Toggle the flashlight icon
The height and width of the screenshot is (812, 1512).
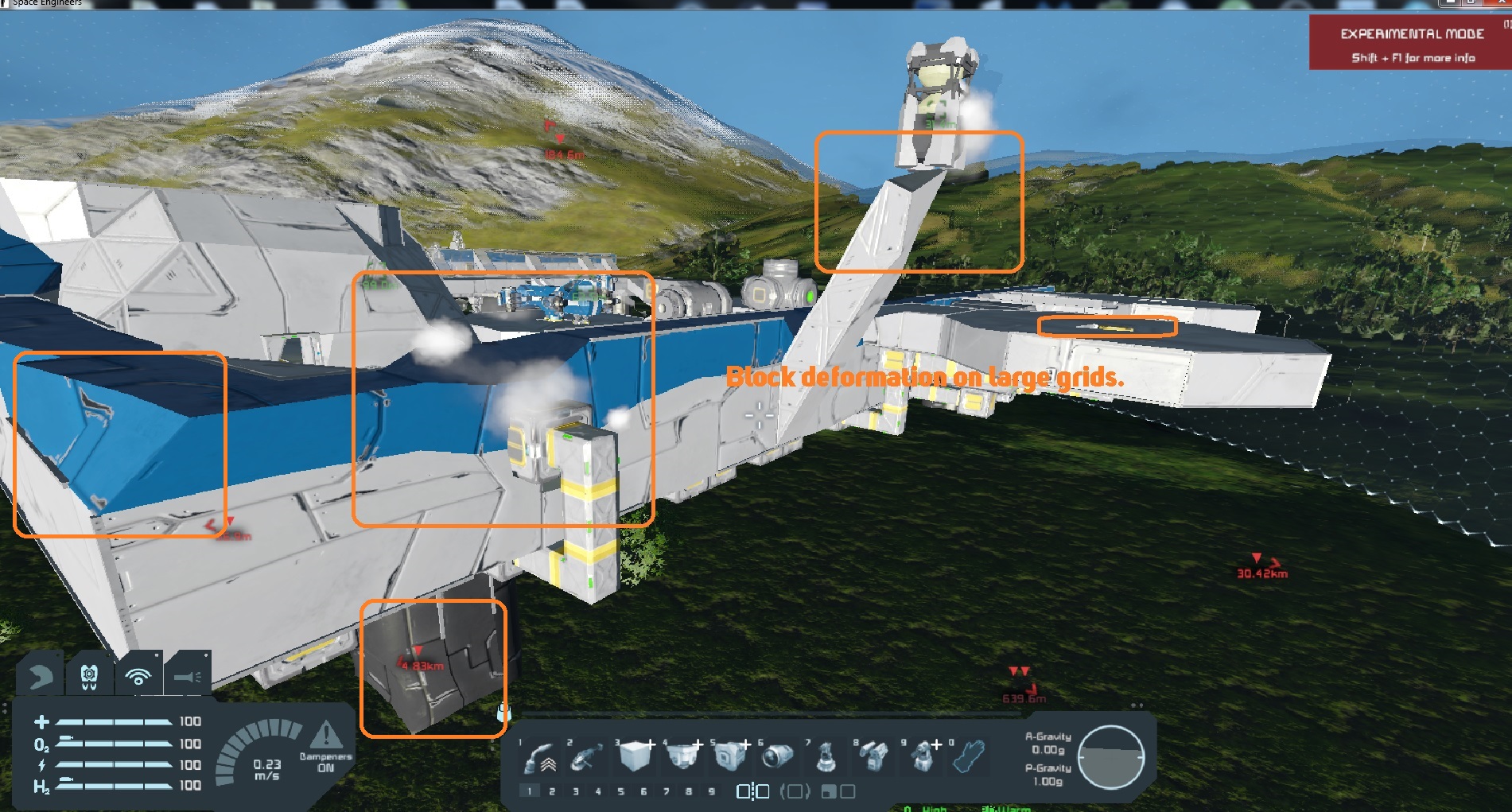188,677
